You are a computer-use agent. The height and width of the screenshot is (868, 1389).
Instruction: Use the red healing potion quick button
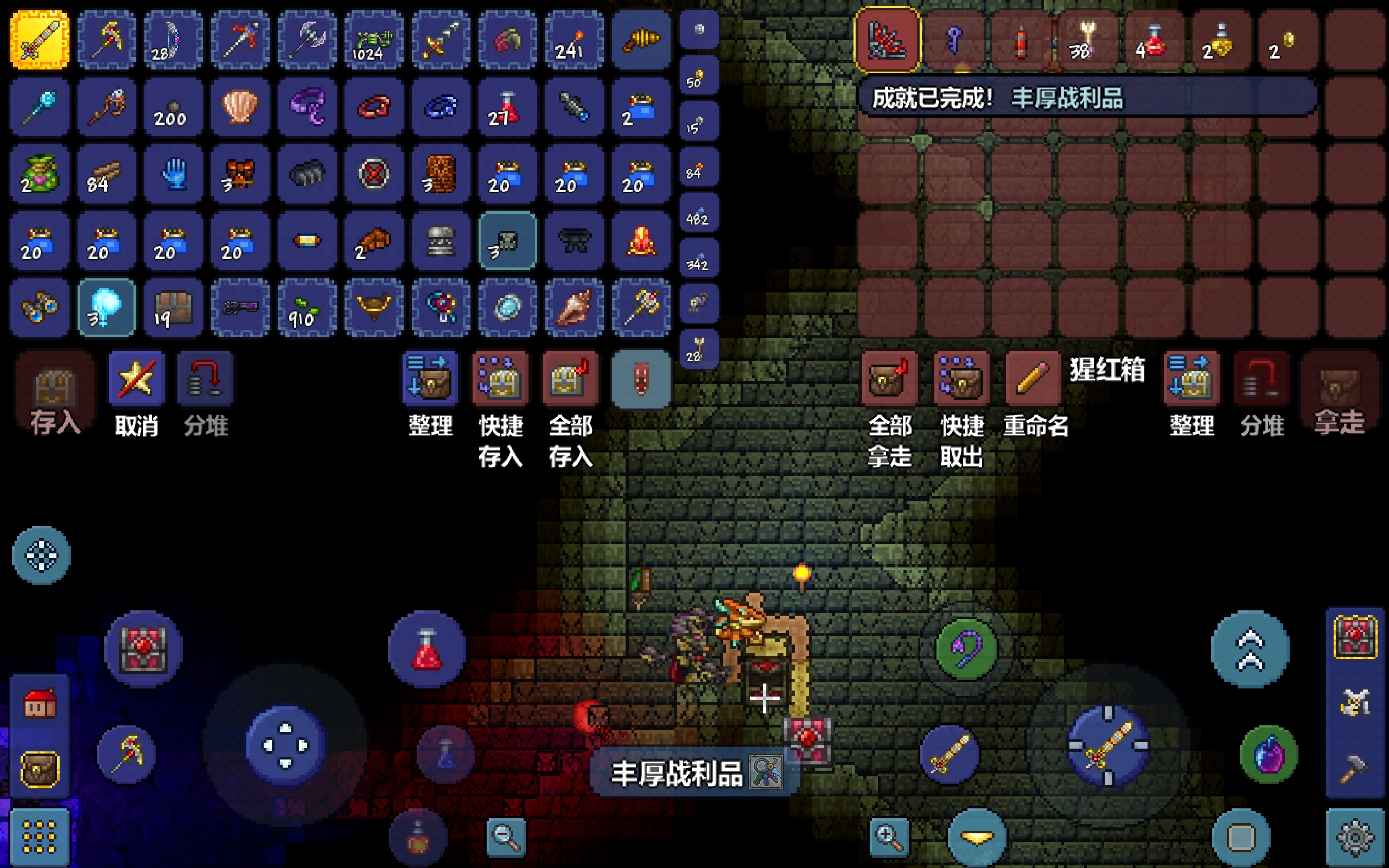pyautogui.click(x=426, y=649)
